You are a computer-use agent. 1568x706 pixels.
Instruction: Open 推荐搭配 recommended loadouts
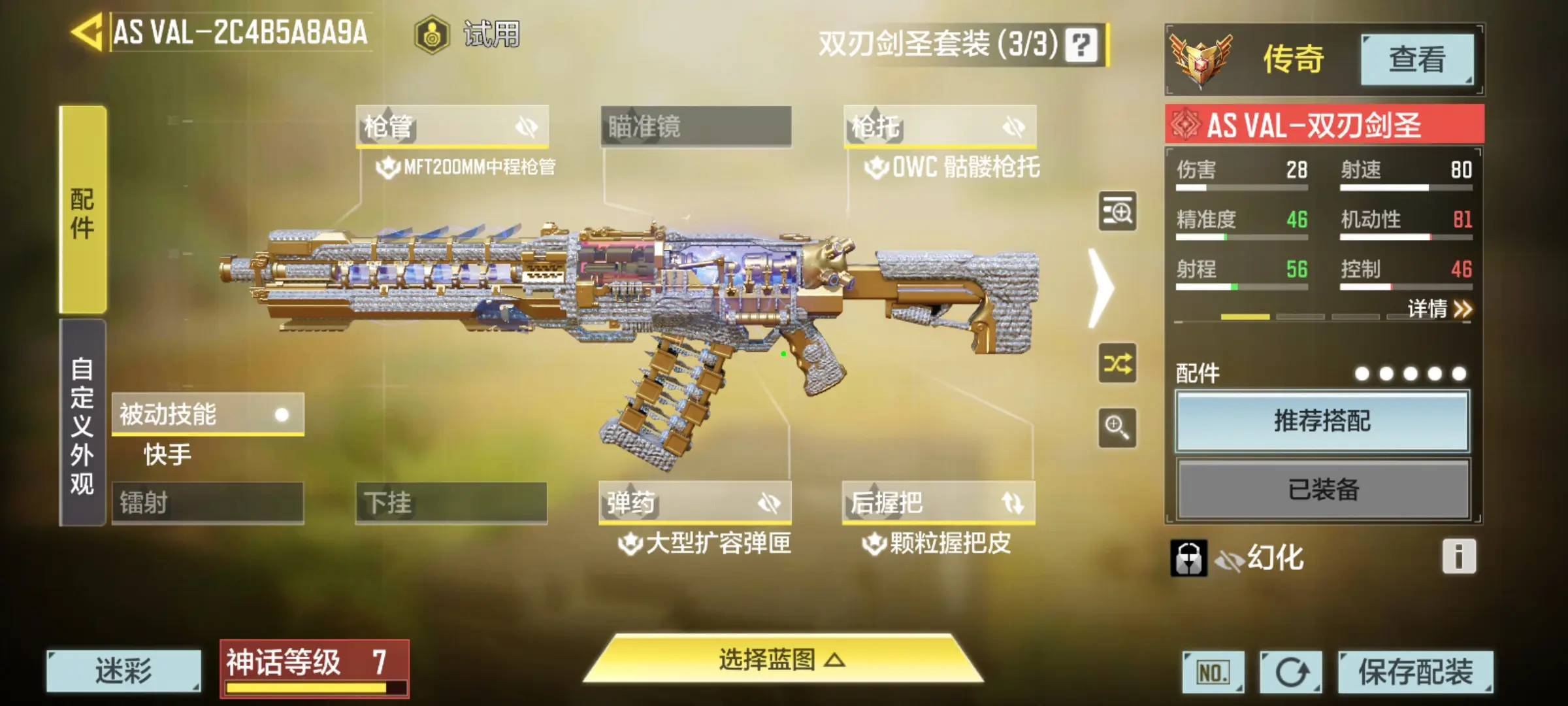1322,421
